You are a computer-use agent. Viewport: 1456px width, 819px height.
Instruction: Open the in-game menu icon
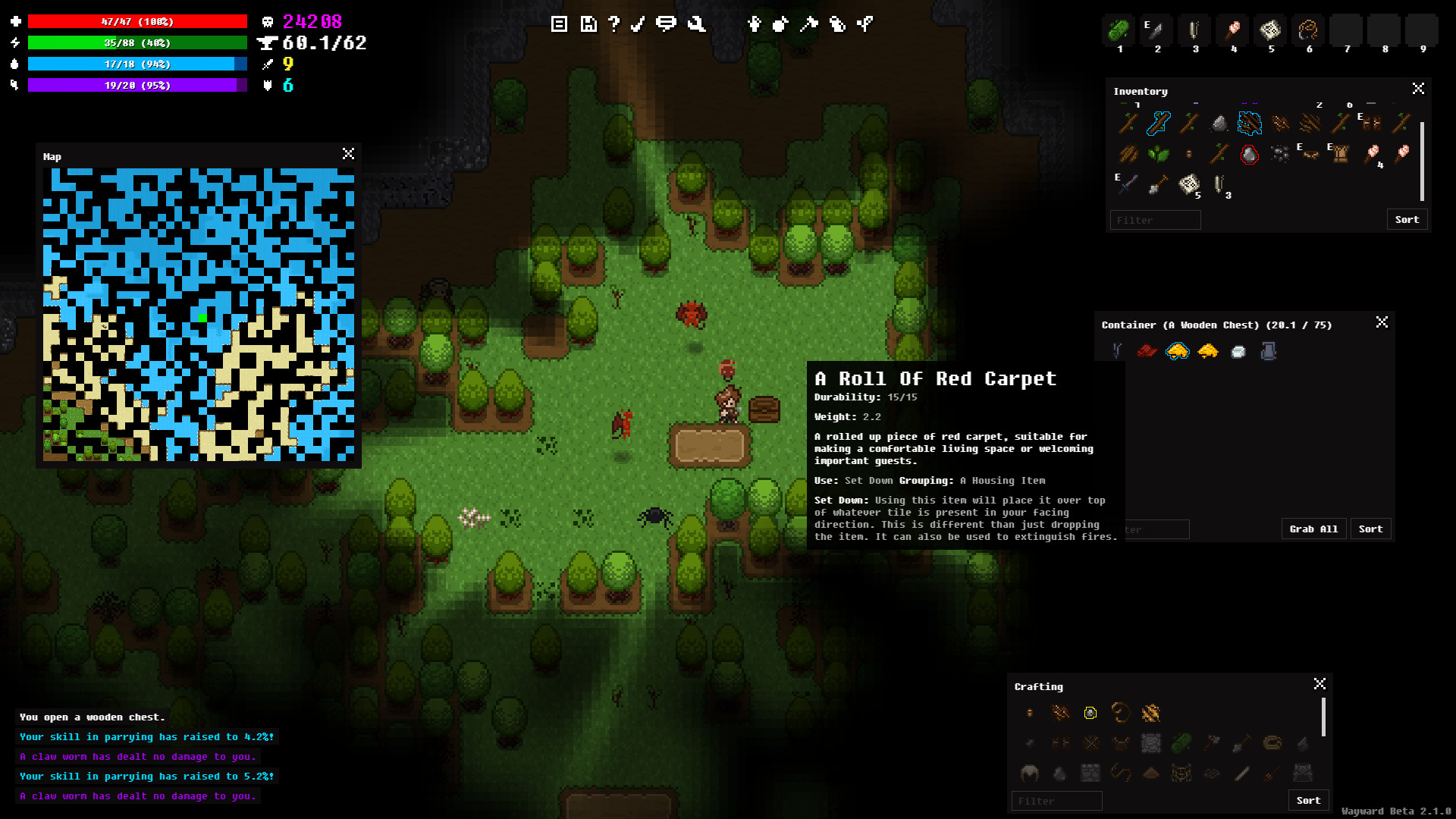tap(559, 24)
